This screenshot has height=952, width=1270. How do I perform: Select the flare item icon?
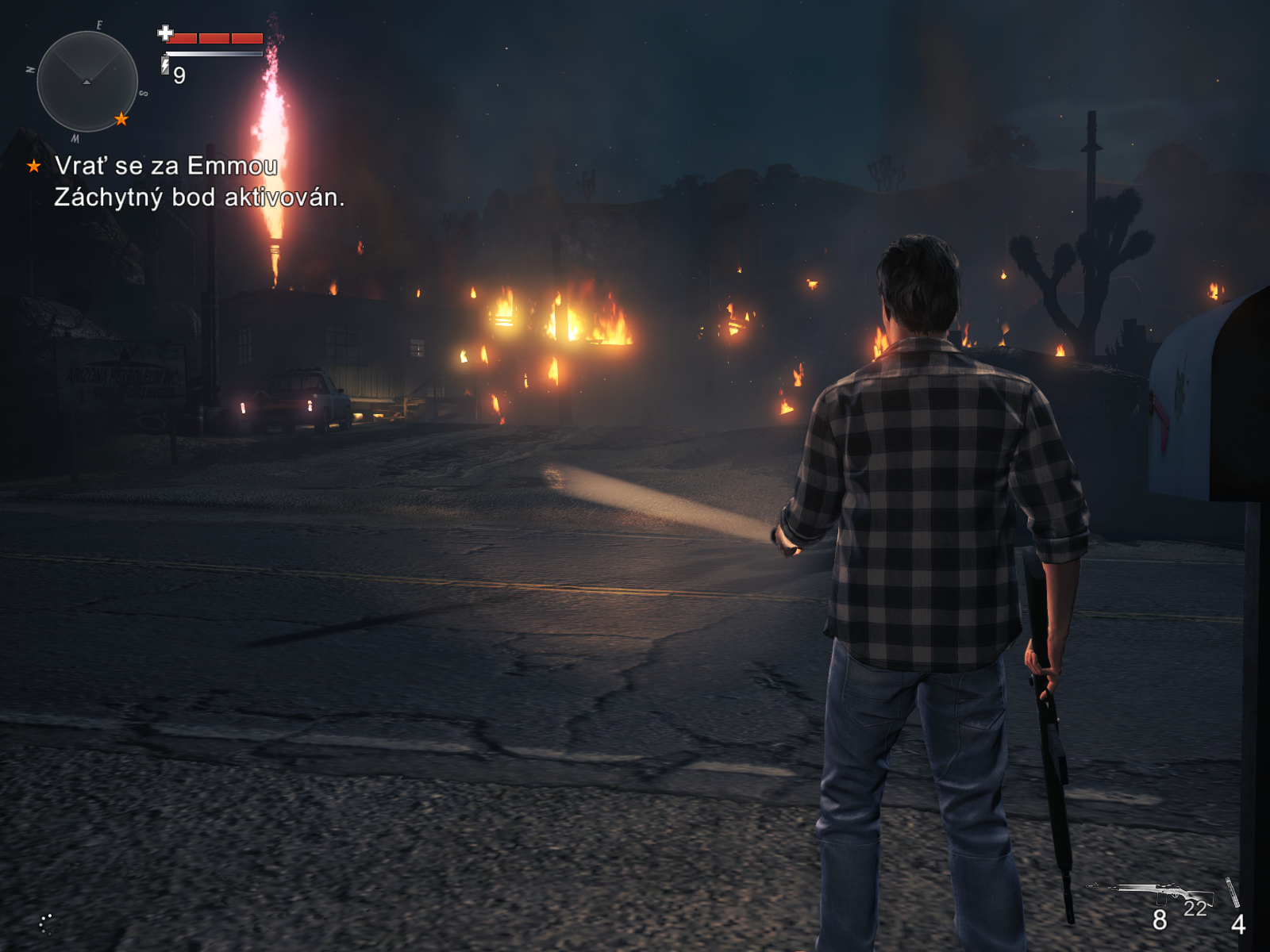(1232, 892)
